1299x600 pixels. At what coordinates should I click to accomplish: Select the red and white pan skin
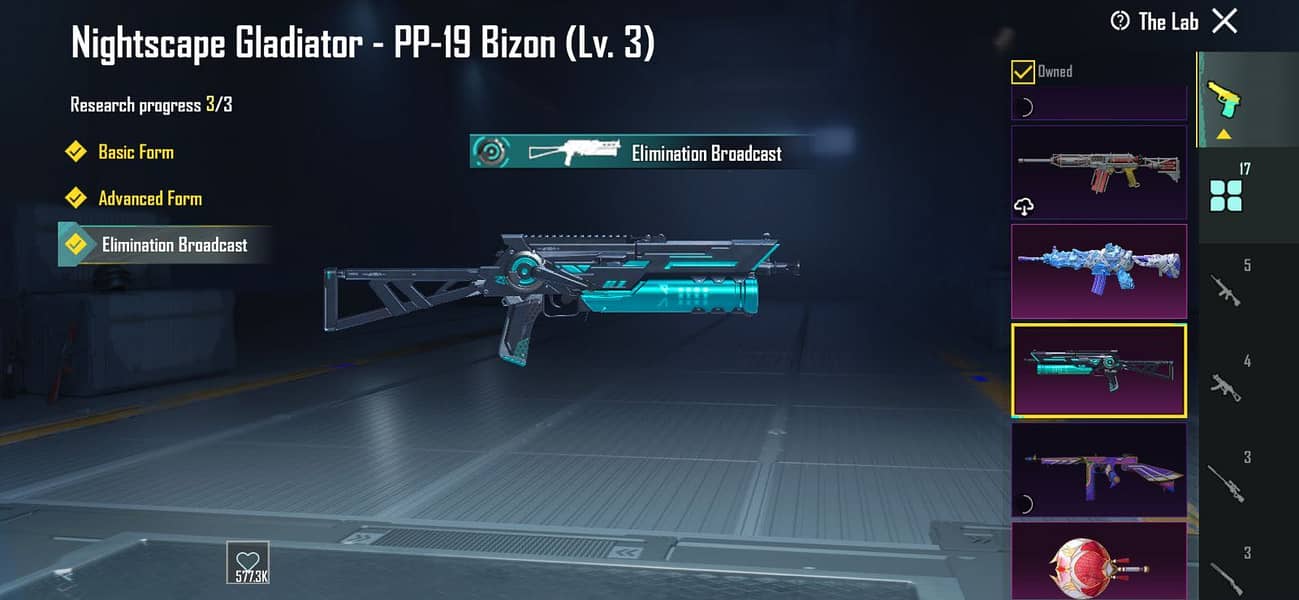coord(1099,560)
